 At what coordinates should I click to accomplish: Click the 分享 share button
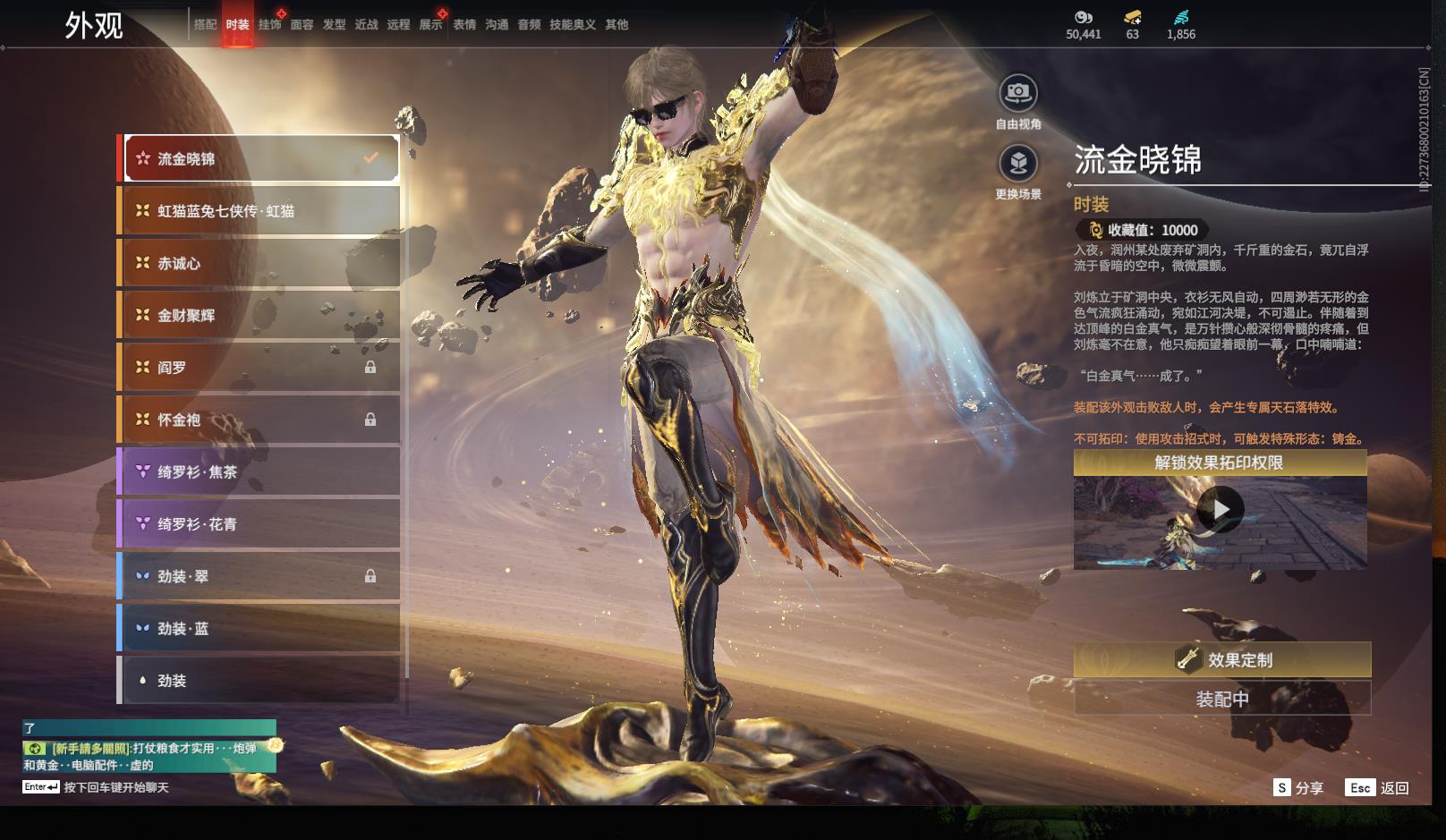(1298, 788)
